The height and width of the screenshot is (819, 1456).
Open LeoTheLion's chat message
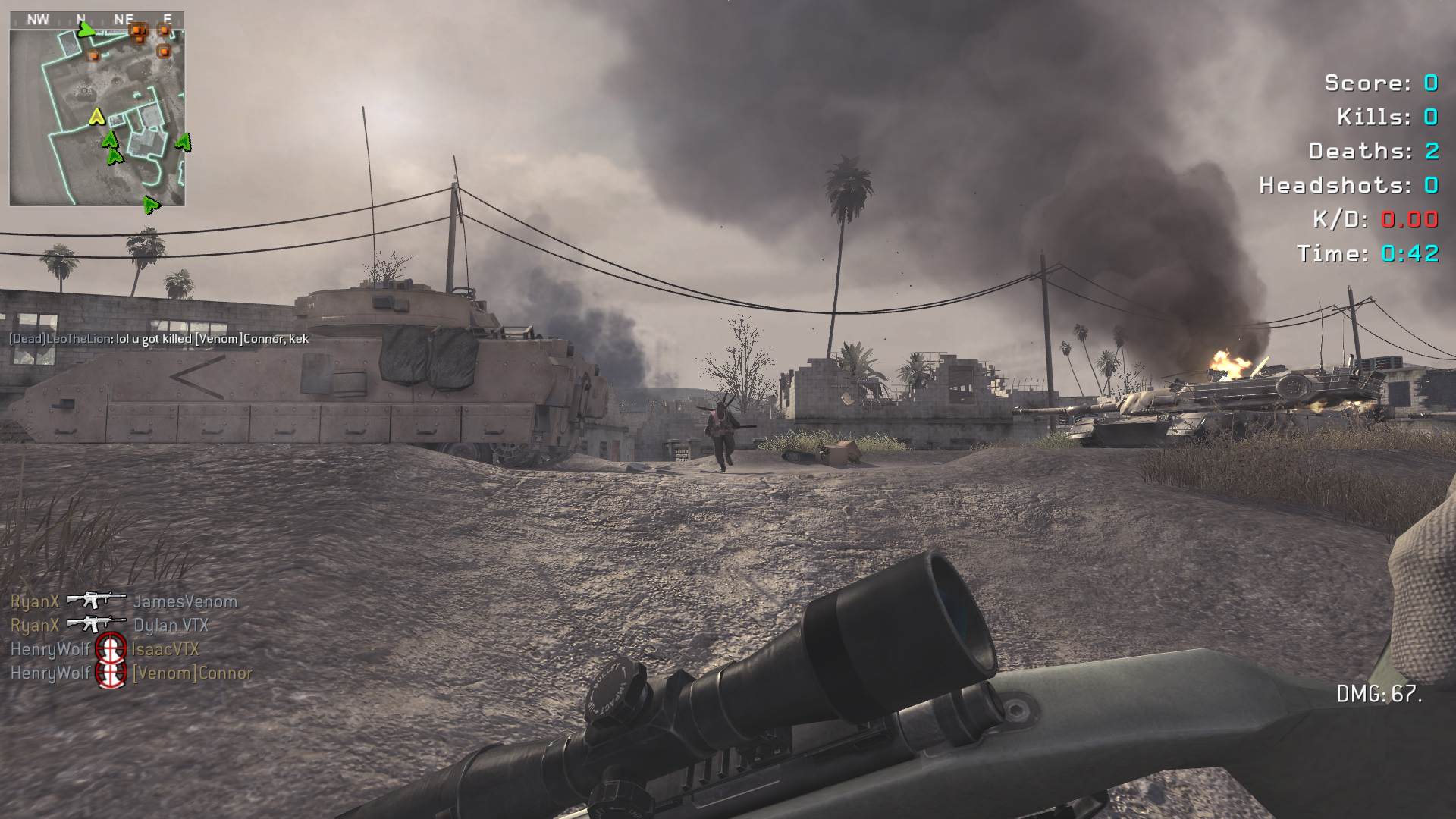point(158,339)
